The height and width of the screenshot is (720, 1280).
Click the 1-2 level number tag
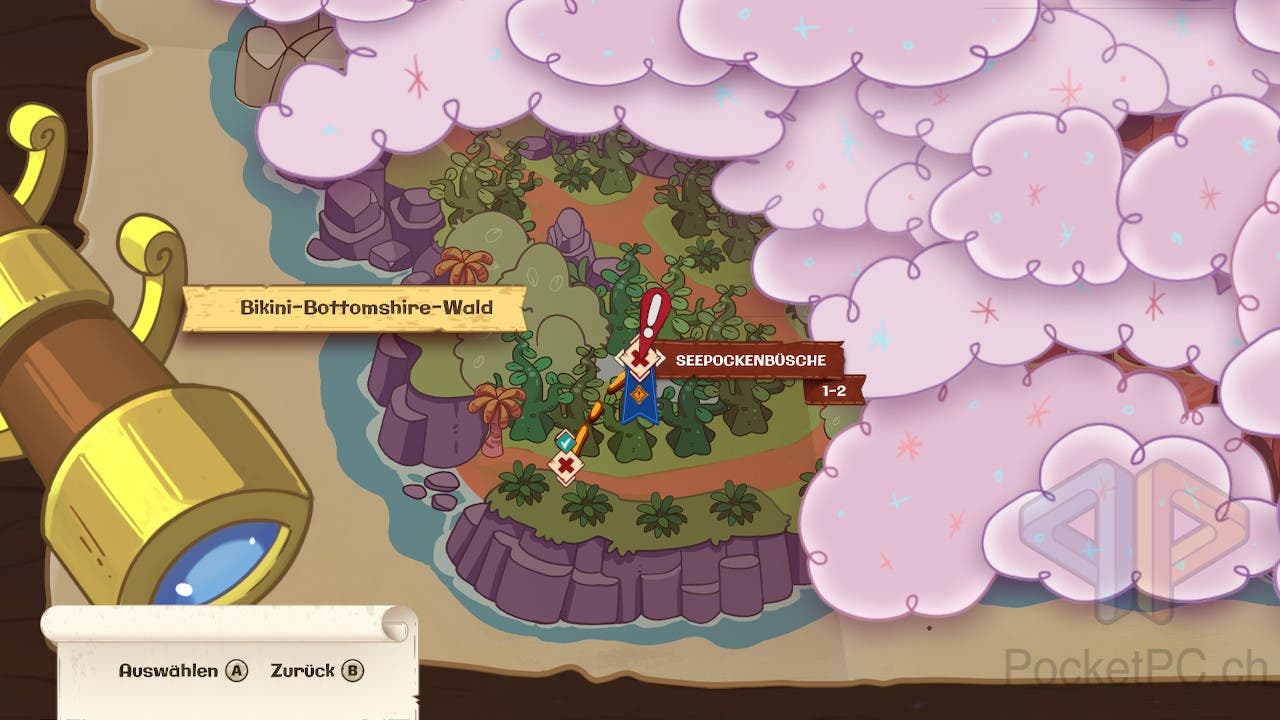(x=834, y=391)
